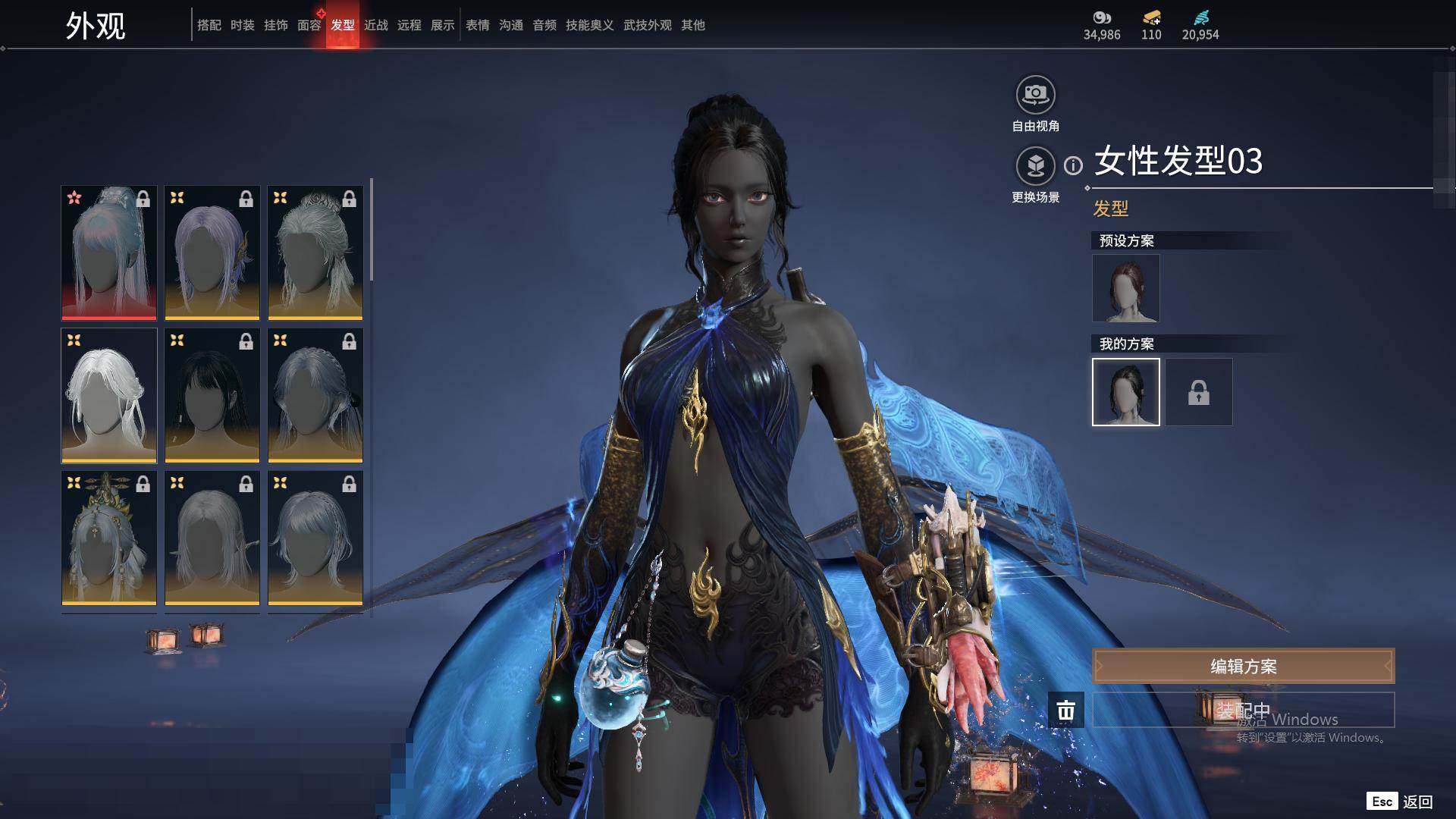This screenshot has height=819, width=1456.
Task: Open the 技能奥义 tab
Action: 589,25
